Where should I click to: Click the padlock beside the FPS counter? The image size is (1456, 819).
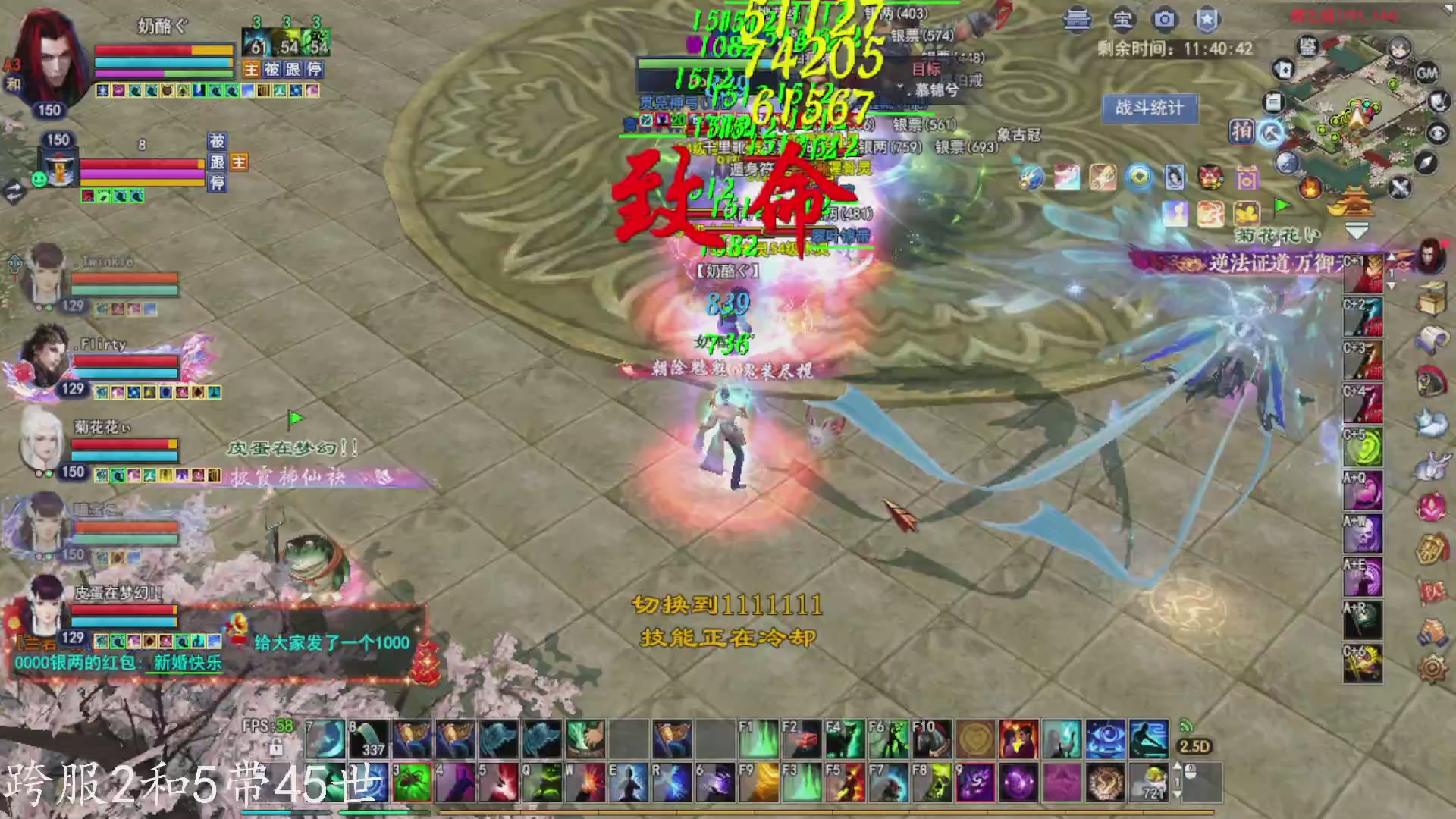[x=277, y=748]
